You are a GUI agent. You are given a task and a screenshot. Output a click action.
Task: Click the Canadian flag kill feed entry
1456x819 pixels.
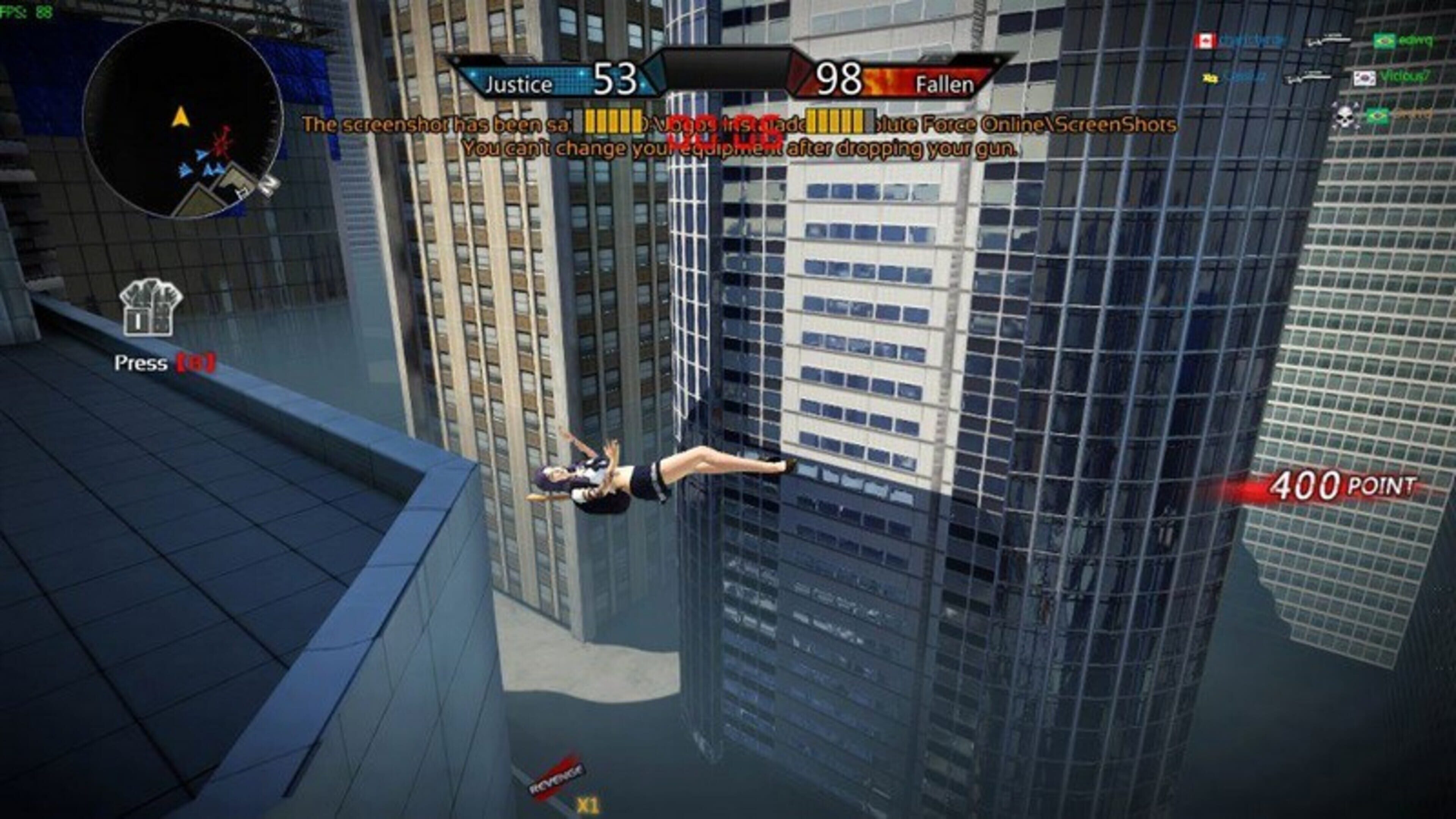(1205, 41)
